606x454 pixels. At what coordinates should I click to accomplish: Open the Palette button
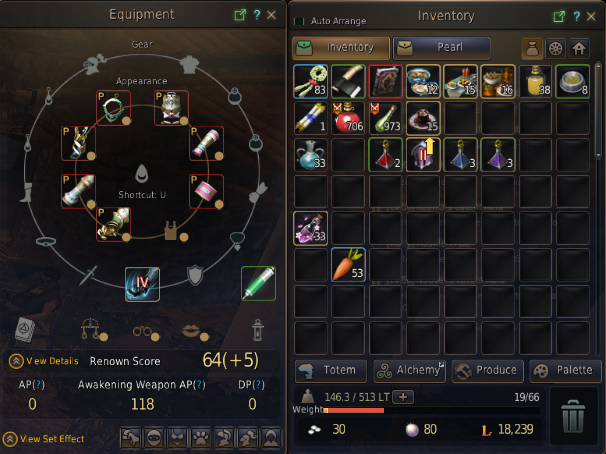pyautogui.click(x=565, y=371)
